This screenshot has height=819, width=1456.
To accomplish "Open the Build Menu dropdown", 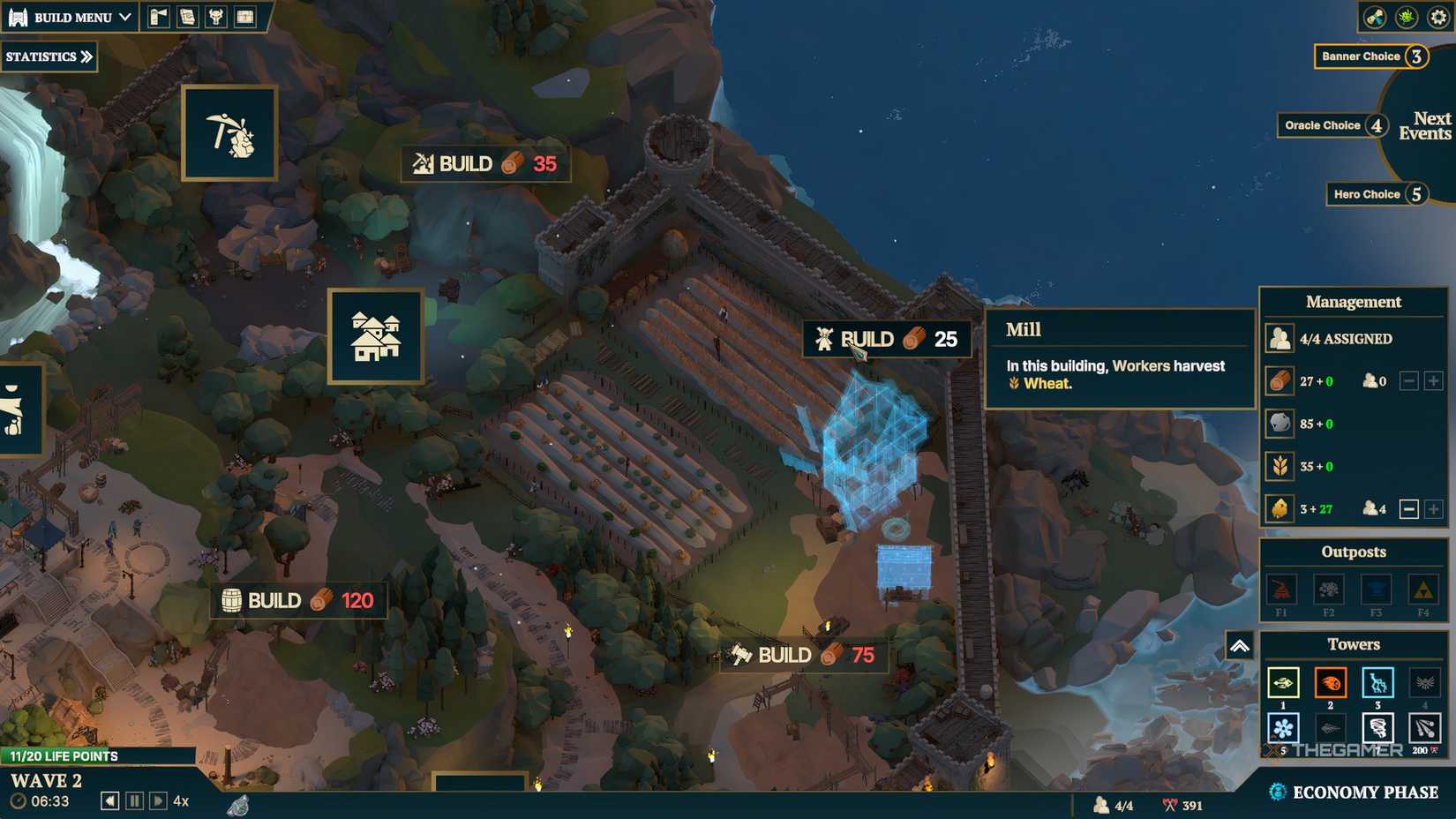I will coord(69,16).
